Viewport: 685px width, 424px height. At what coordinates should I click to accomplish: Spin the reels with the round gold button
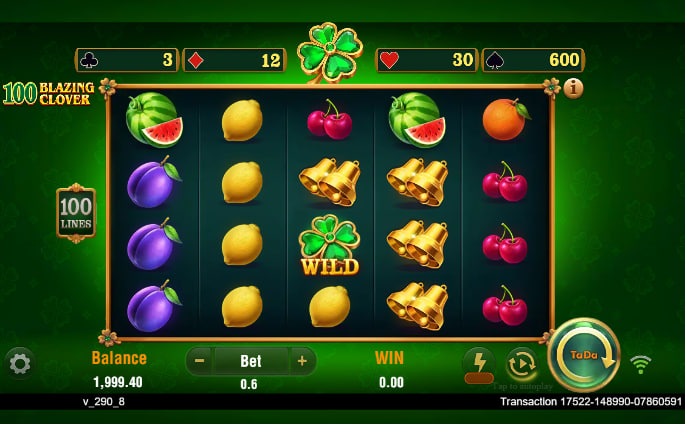(584, 355)
